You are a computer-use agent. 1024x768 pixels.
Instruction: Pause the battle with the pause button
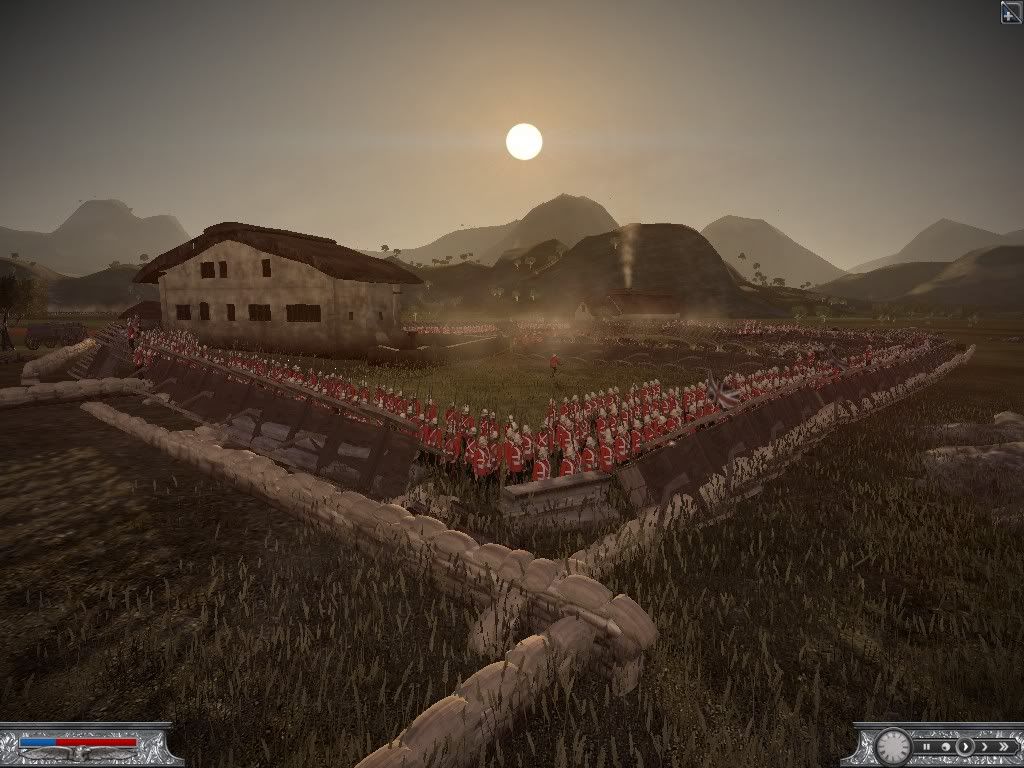927,747
